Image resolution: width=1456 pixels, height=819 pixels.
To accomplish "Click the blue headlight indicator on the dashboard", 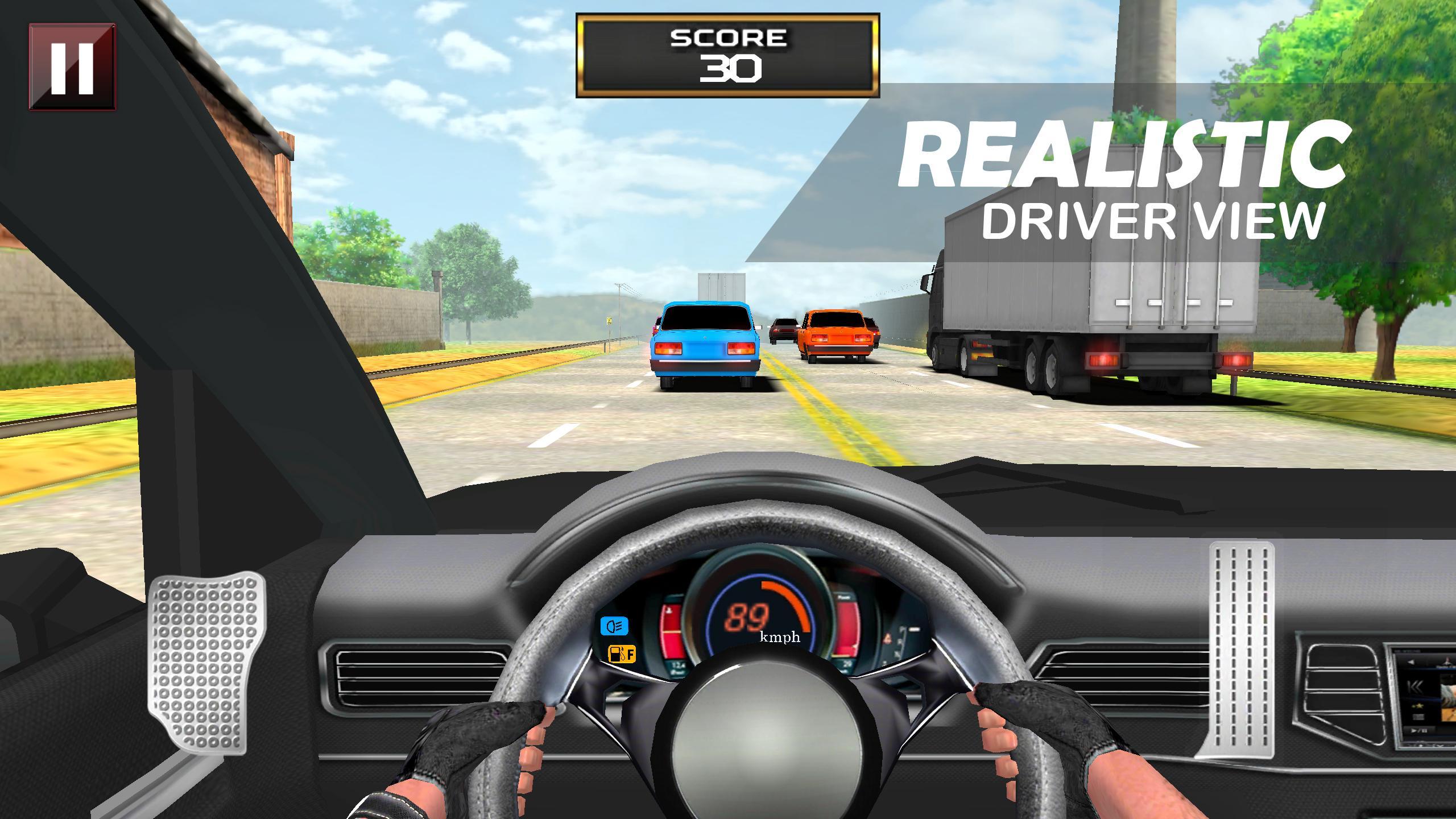I will pos(614,626).
